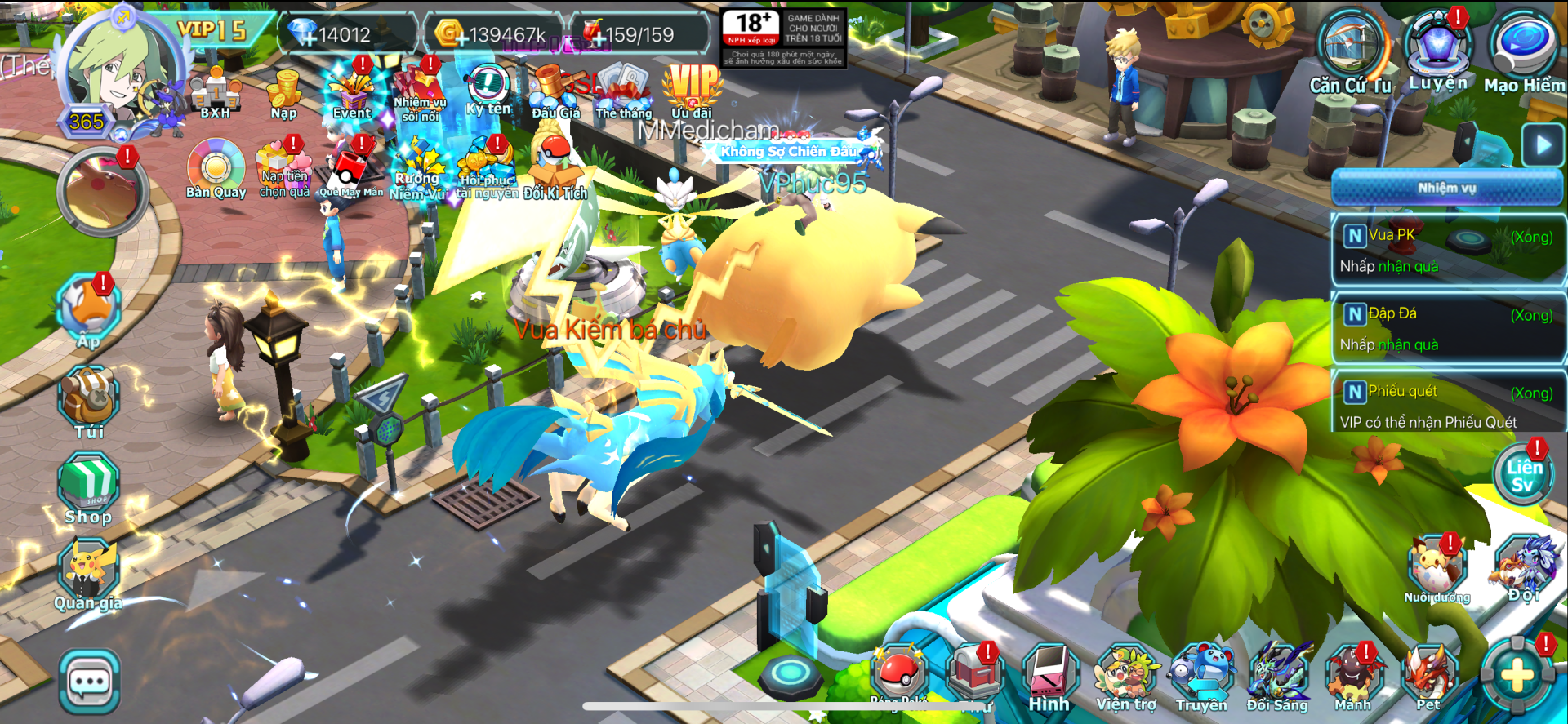Open VIP Ưu đãi offers
This screenshot has height=724, width=1568.
coord(693,90)
